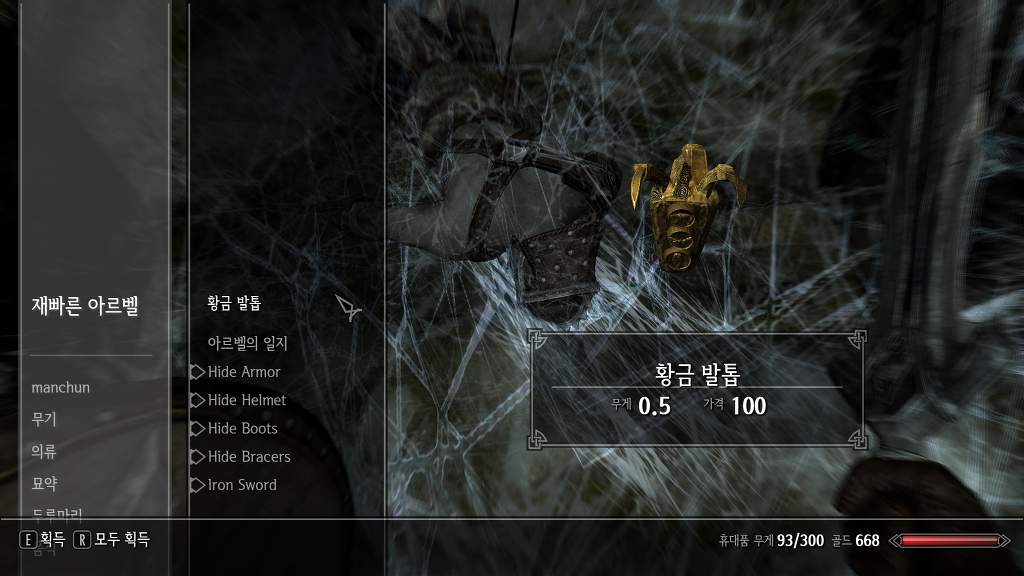Choose Hide Bracers from the list

click(249, 457)
